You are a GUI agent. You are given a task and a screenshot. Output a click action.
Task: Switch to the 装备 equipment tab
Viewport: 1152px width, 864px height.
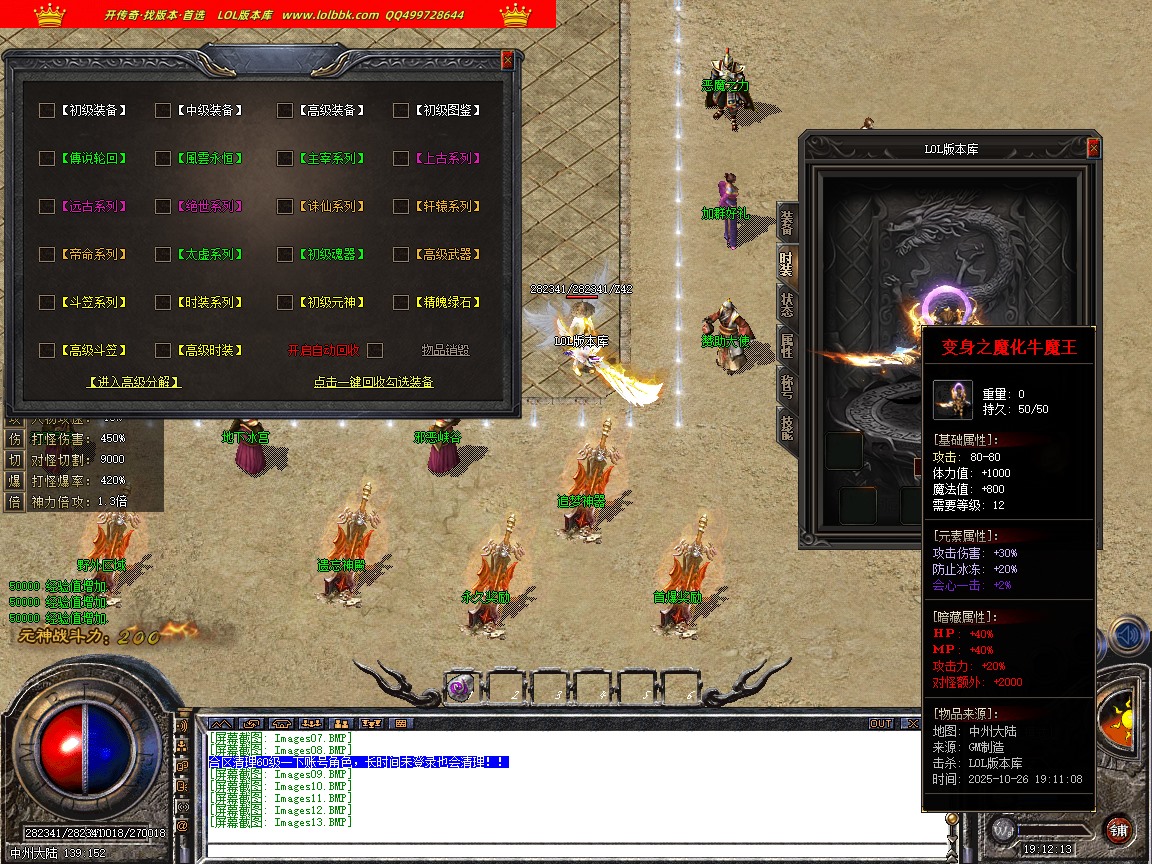pos(787,222)
